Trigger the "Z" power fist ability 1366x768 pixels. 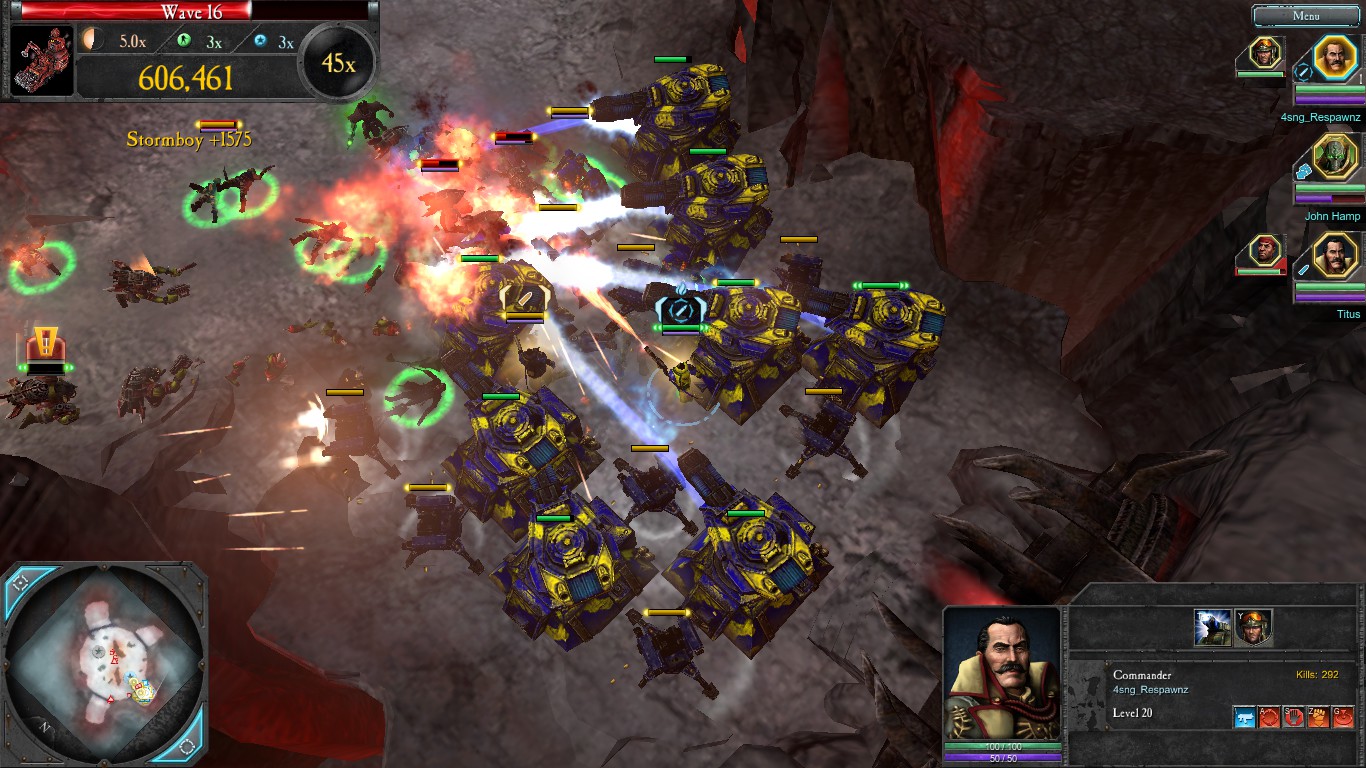coord(1318,716)
